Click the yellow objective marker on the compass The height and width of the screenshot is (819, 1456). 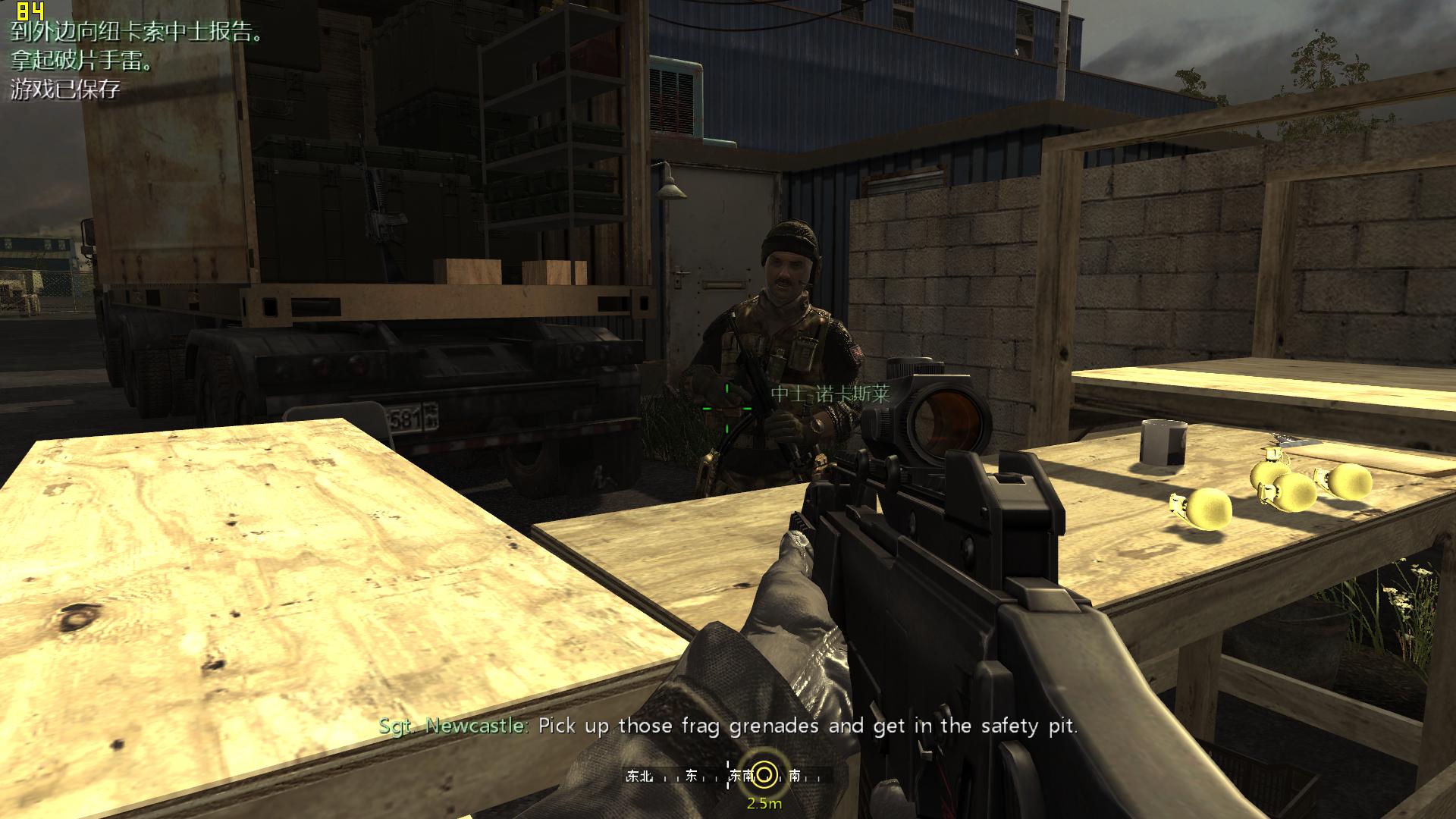[765, 774]
